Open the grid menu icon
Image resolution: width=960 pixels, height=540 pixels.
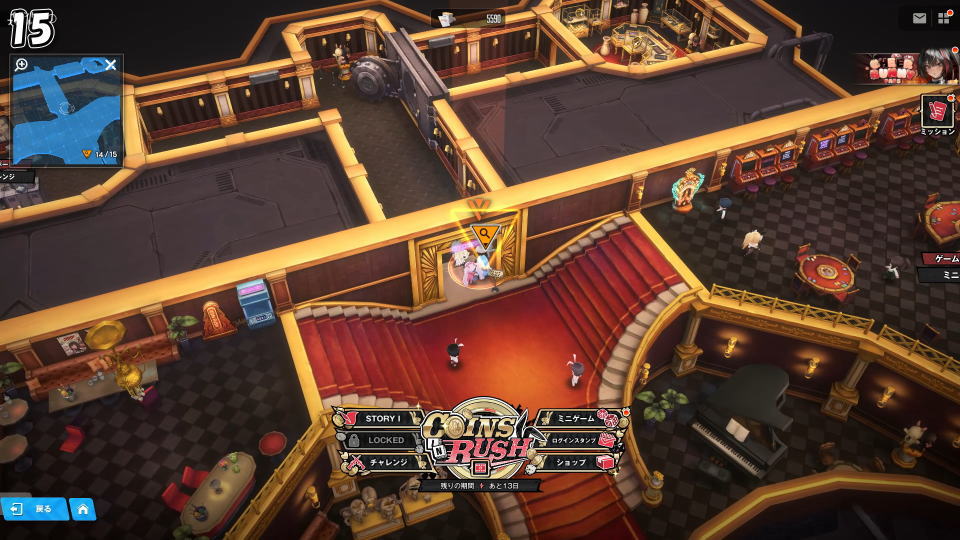945,18
